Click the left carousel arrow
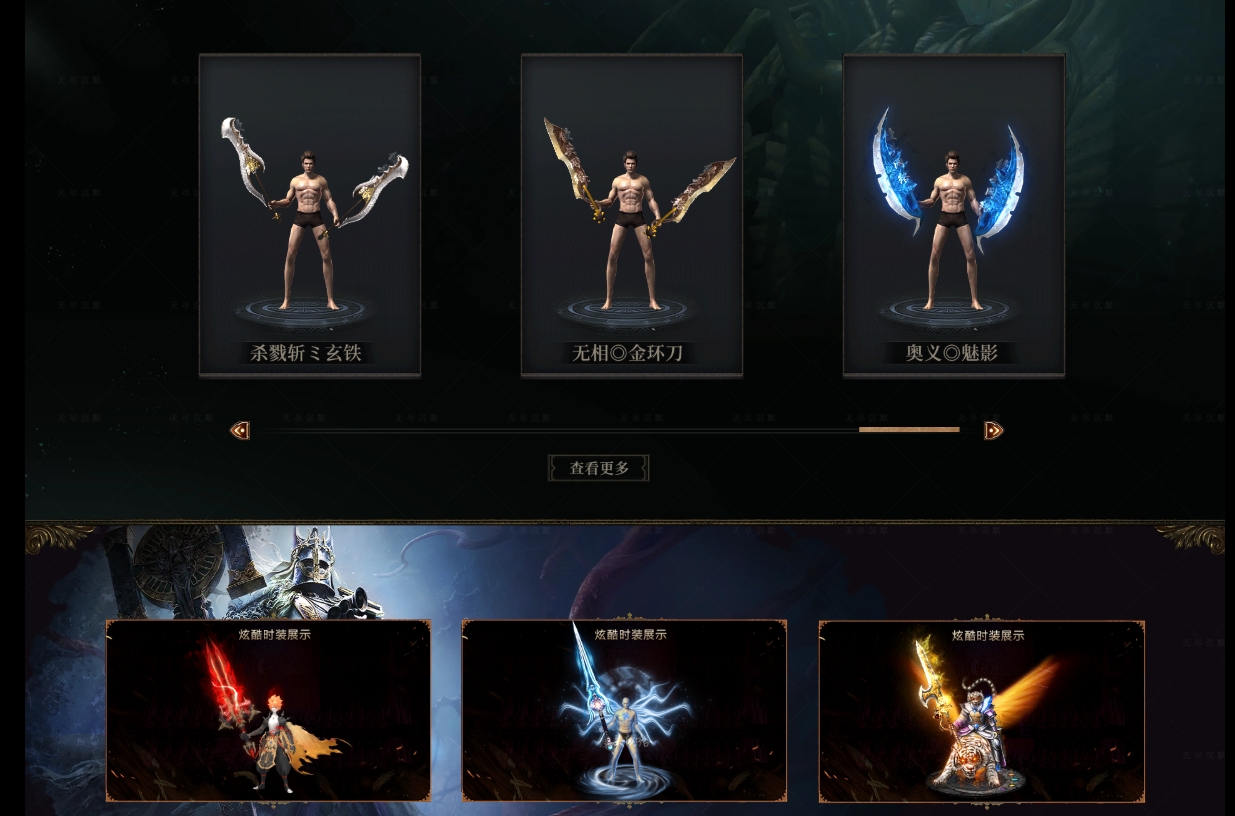The height and width of the screenshot is (816, 1235). click(240, 430)
